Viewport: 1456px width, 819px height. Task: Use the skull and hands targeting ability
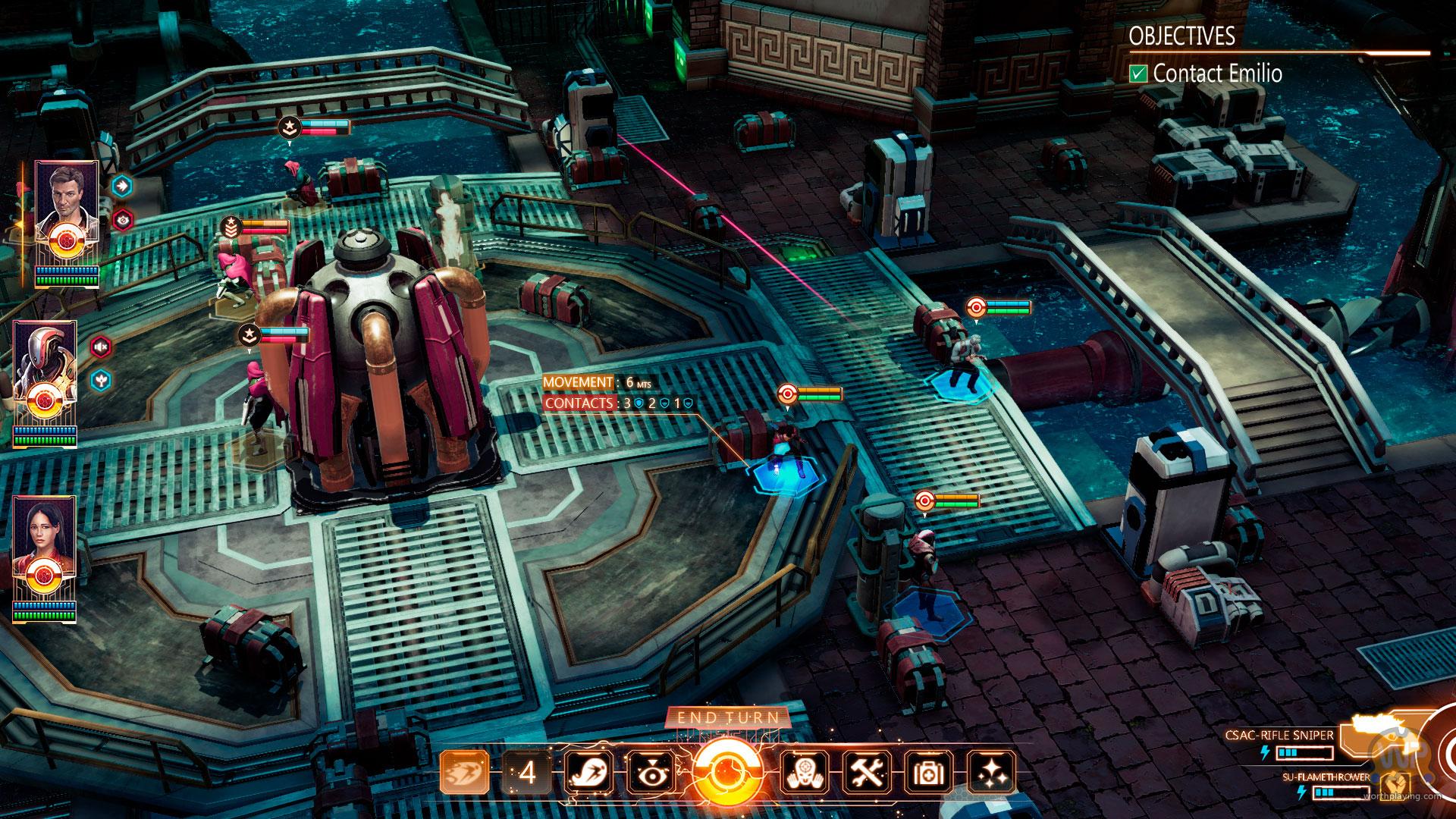[805, 773]
